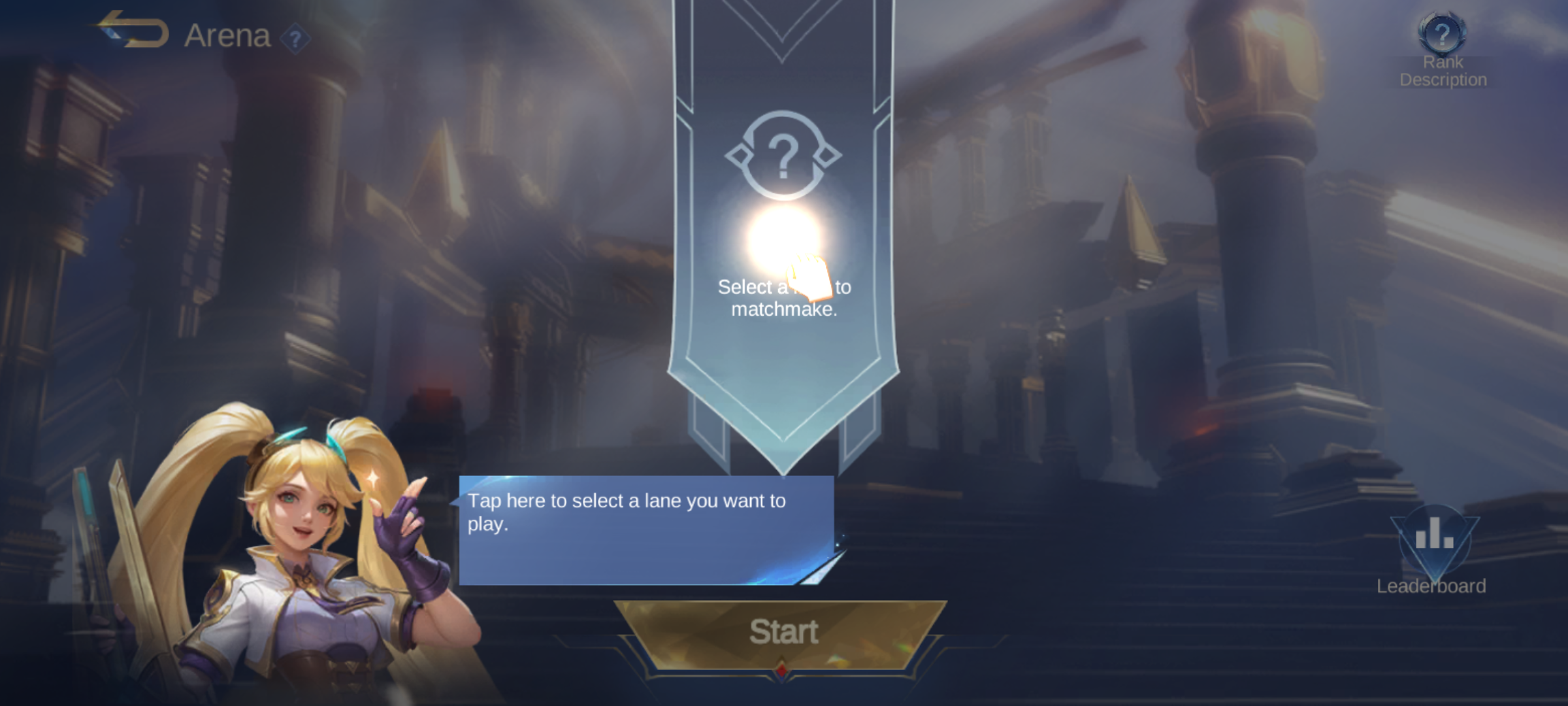Viewport: 1568px width, 706px height.
Task: Tap the 'Leaderboard' text label
Action: (x=1430, y=586)
